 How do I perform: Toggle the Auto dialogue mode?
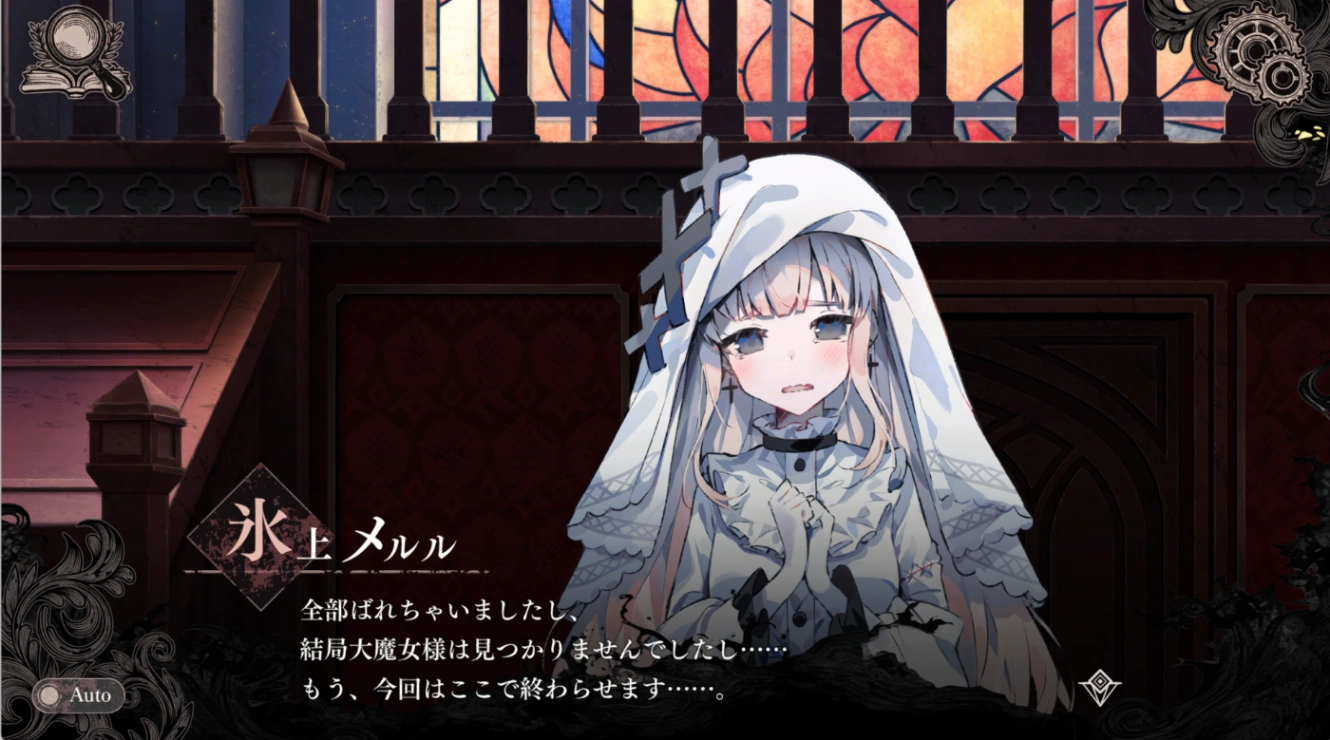78,695
